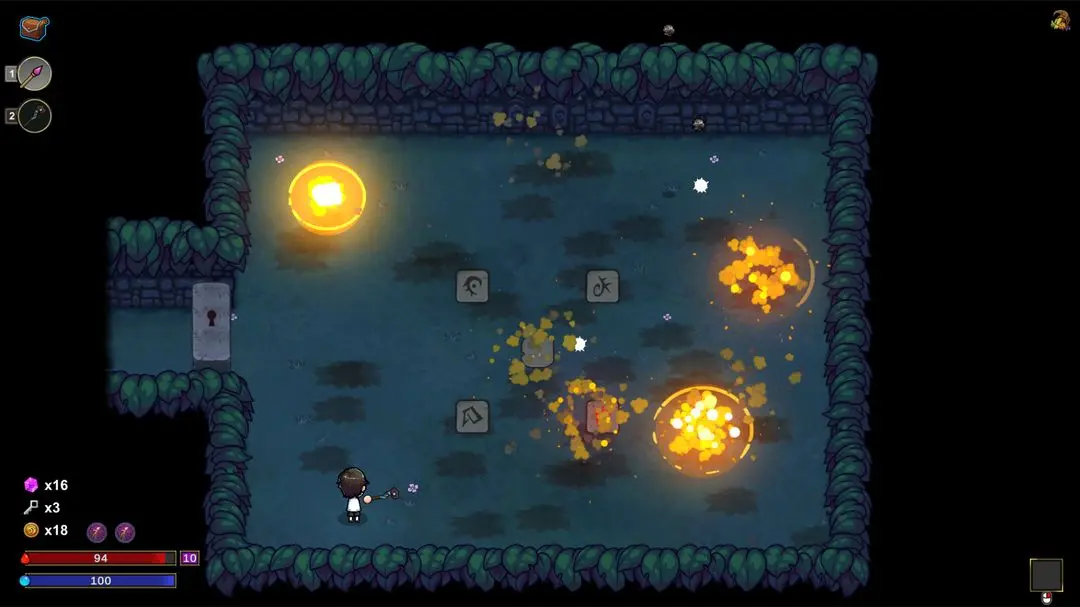Viewport: 1080px width, 607px height.
Task: Select the empty square item slot
Action: click(x=1046, y=574)
